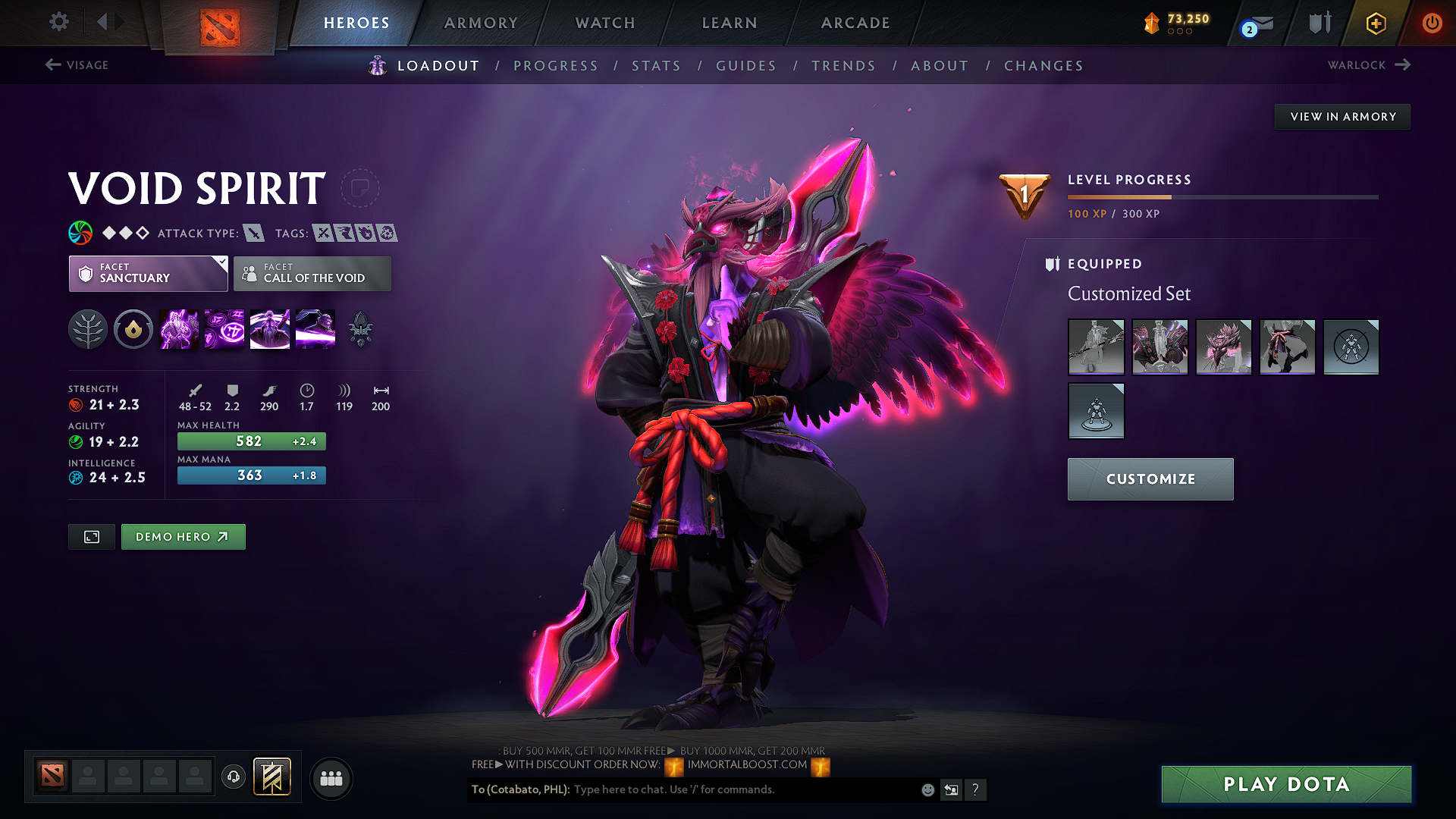
Task: Open the chat channel selector beside the chat field
Action: pyautogui.click(x=952, y=789)
